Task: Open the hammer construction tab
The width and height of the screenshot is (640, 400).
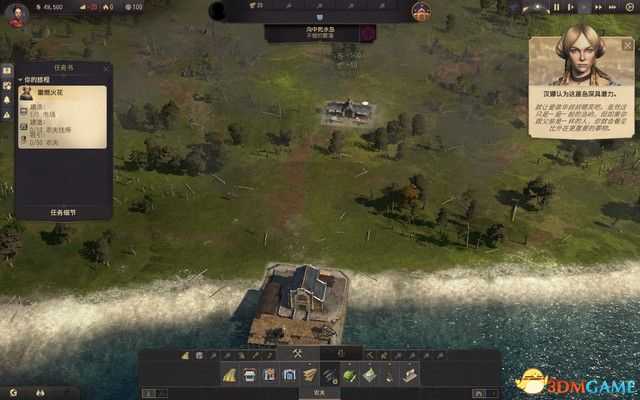Action: click(297, 354)
